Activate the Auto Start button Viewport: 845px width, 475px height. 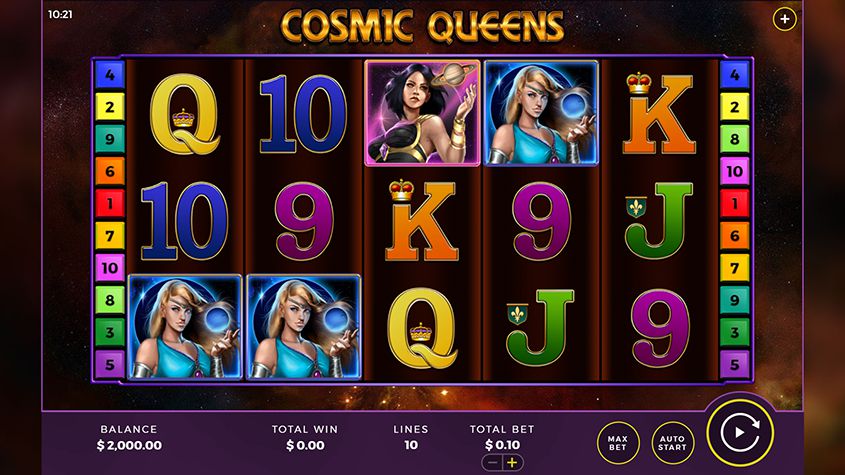pos(673,443)
